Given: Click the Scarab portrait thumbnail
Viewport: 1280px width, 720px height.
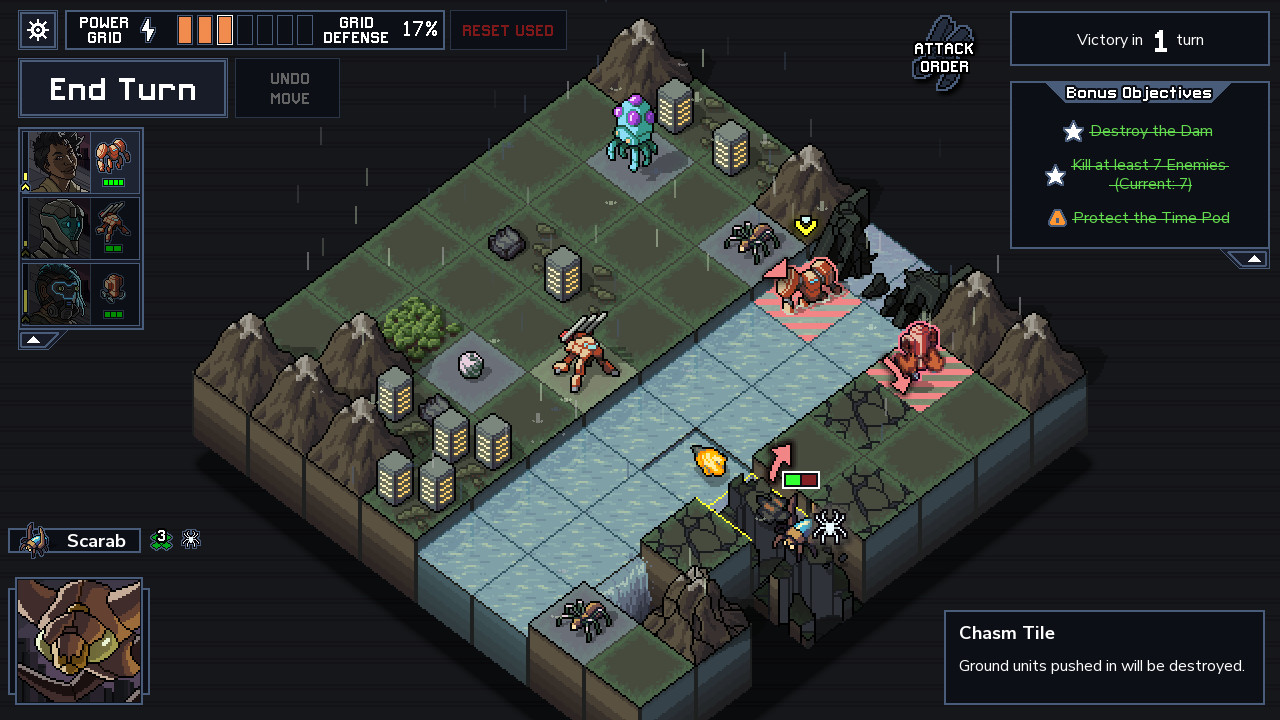Looking at the screenshot, I should [80, 640].
